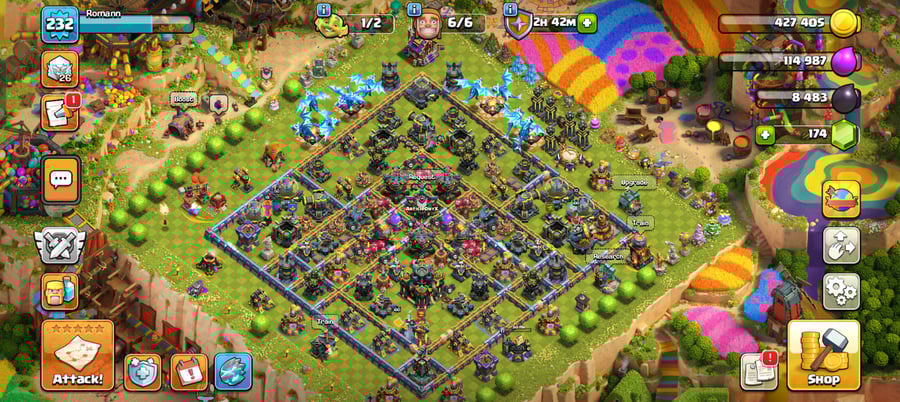Viewport: 900px width, 402px height.
Task: Open the ore icon showing 26
Action: (x=60, y=70)
